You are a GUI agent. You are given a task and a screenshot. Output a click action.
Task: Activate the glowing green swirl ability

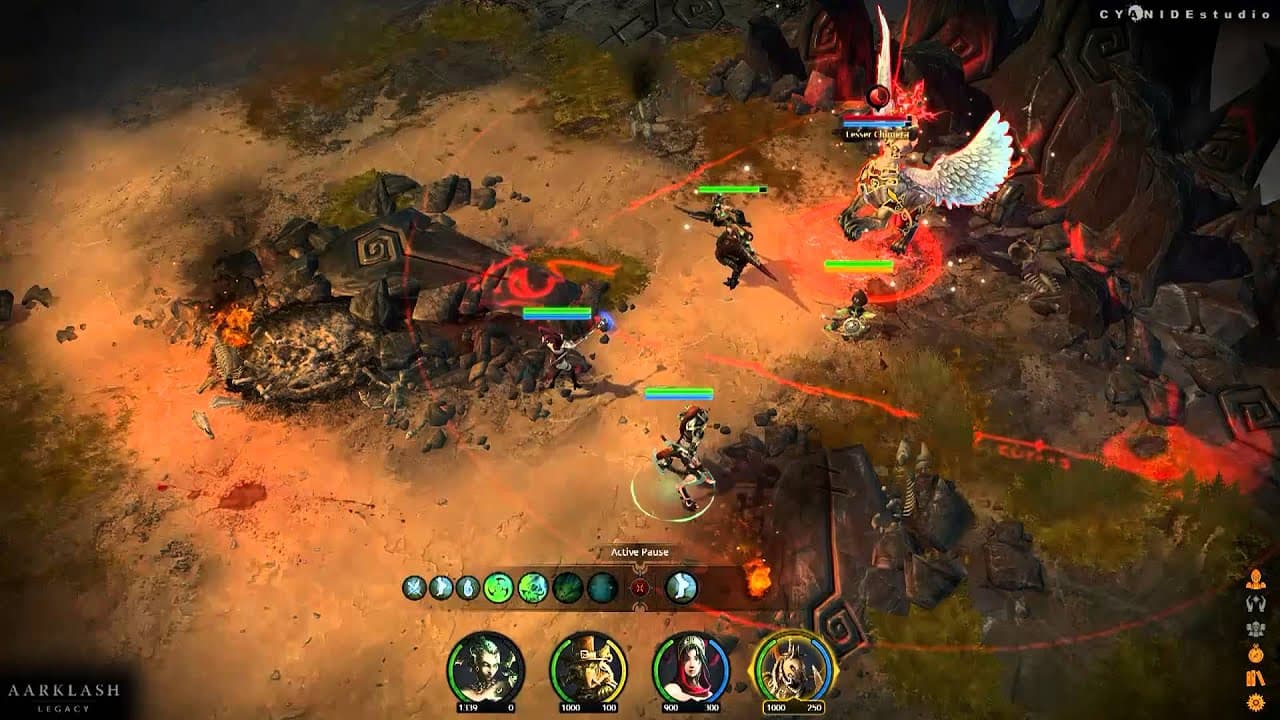pyautogui.click(x=496, y=587)
